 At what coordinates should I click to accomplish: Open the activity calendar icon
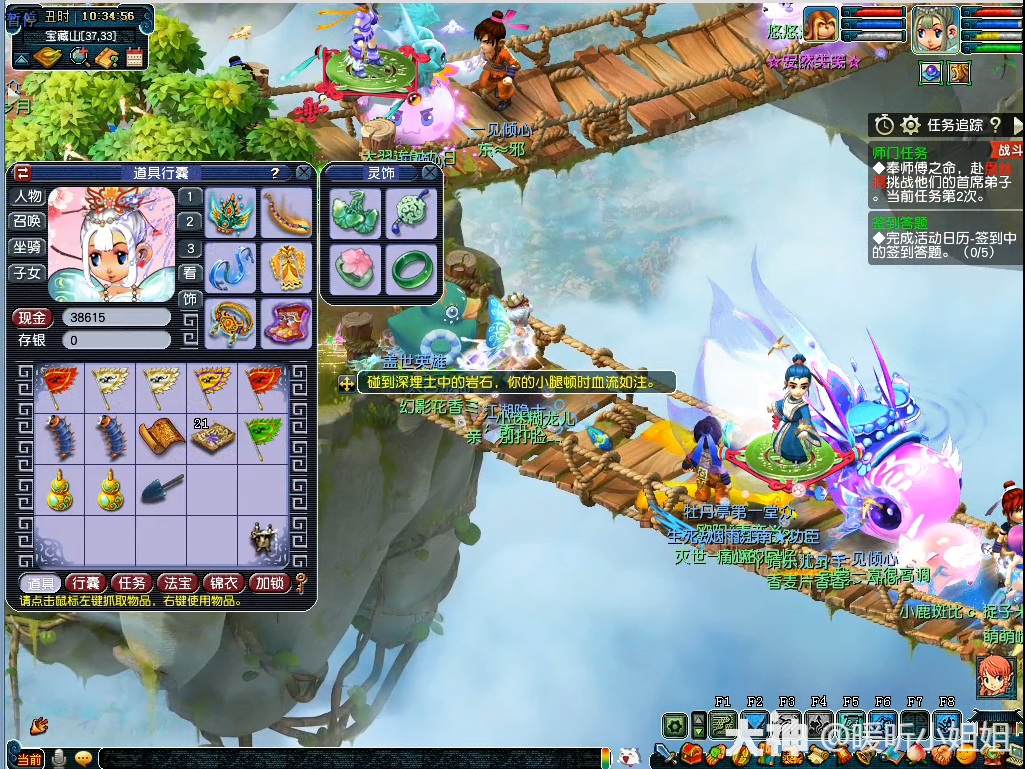(134, 58)
